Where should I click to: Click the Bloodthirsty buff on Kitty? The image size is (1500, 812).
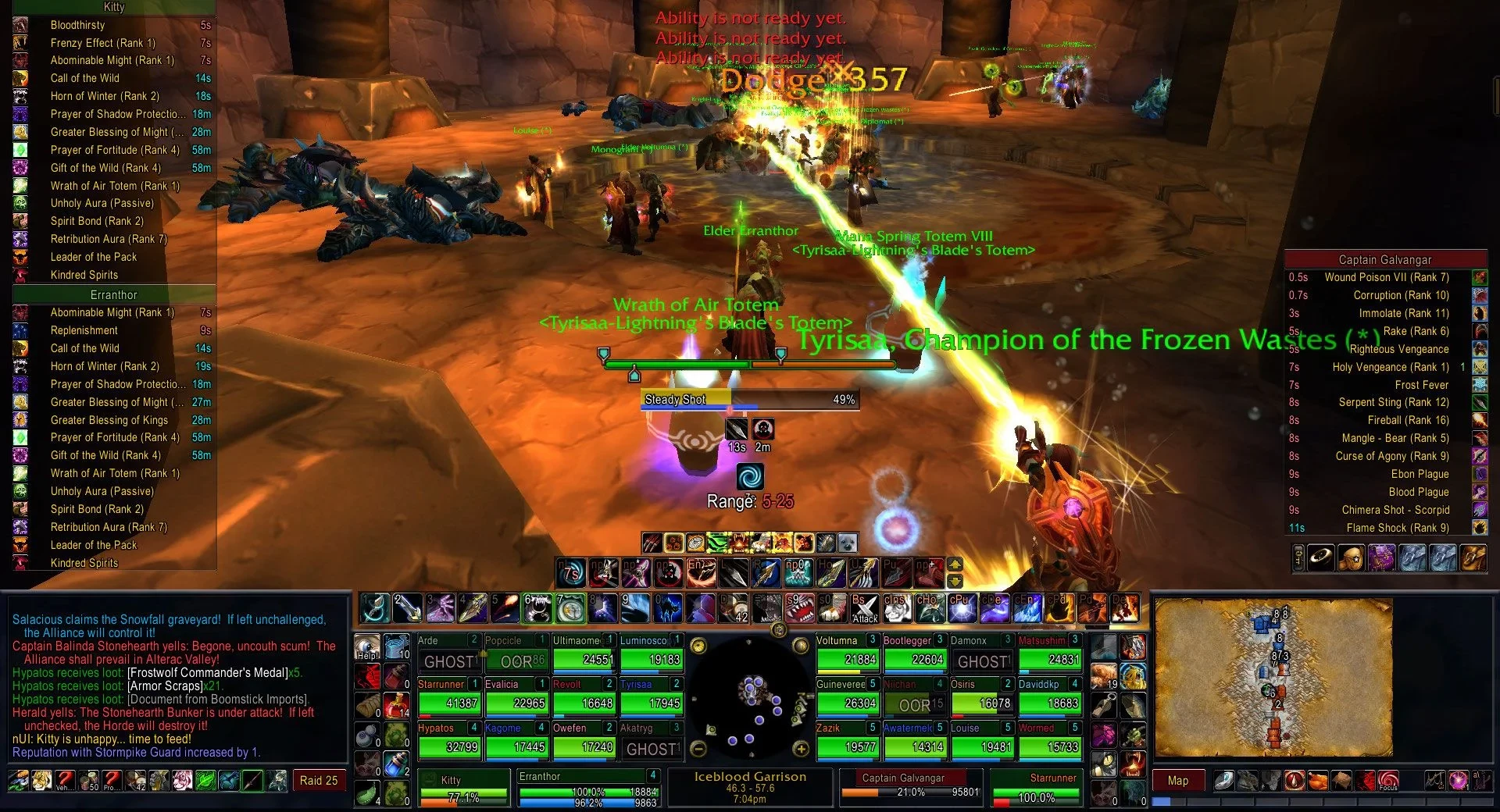click(77, 25)
